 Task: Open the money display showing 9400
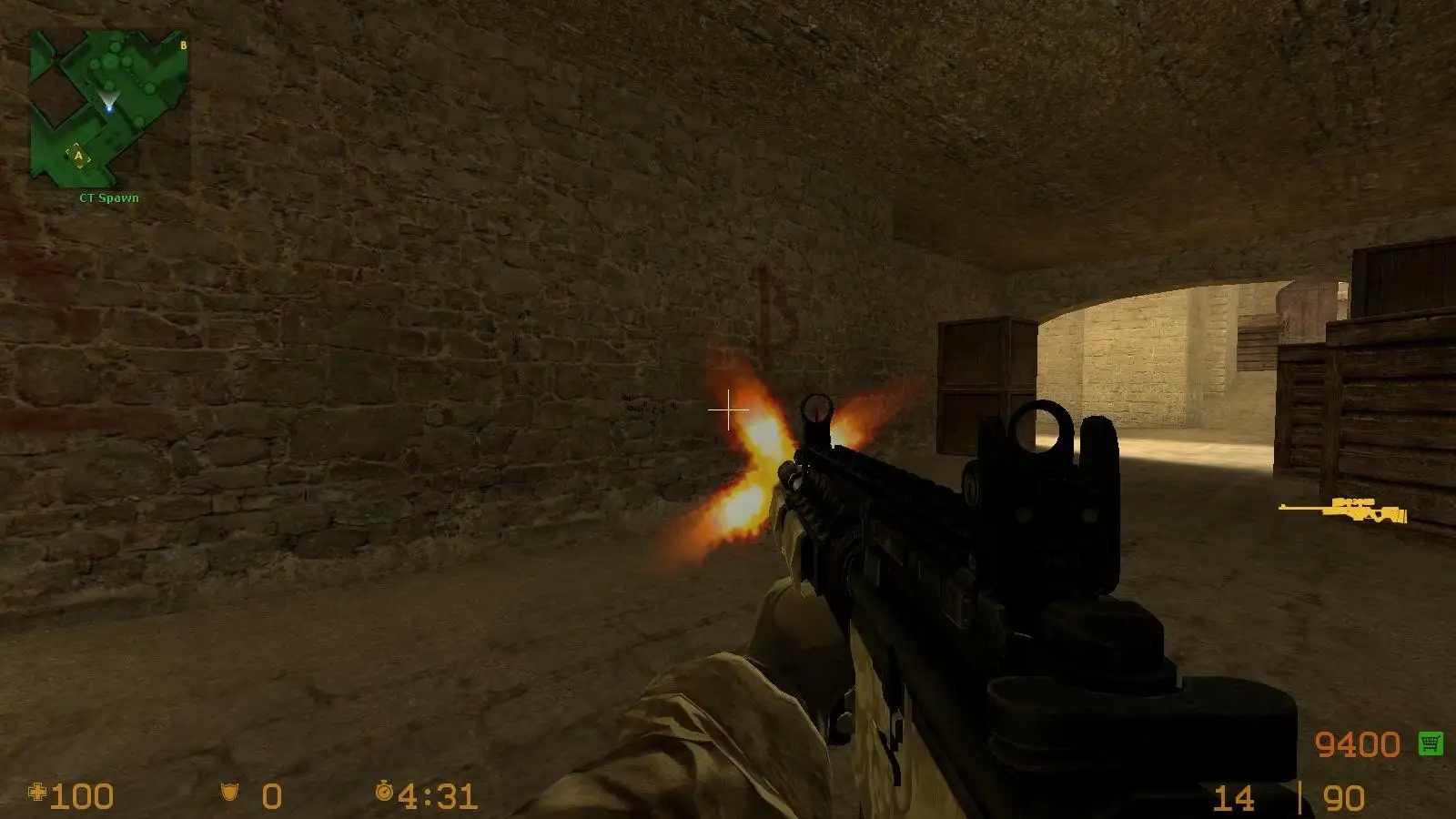coord(1358,743)
